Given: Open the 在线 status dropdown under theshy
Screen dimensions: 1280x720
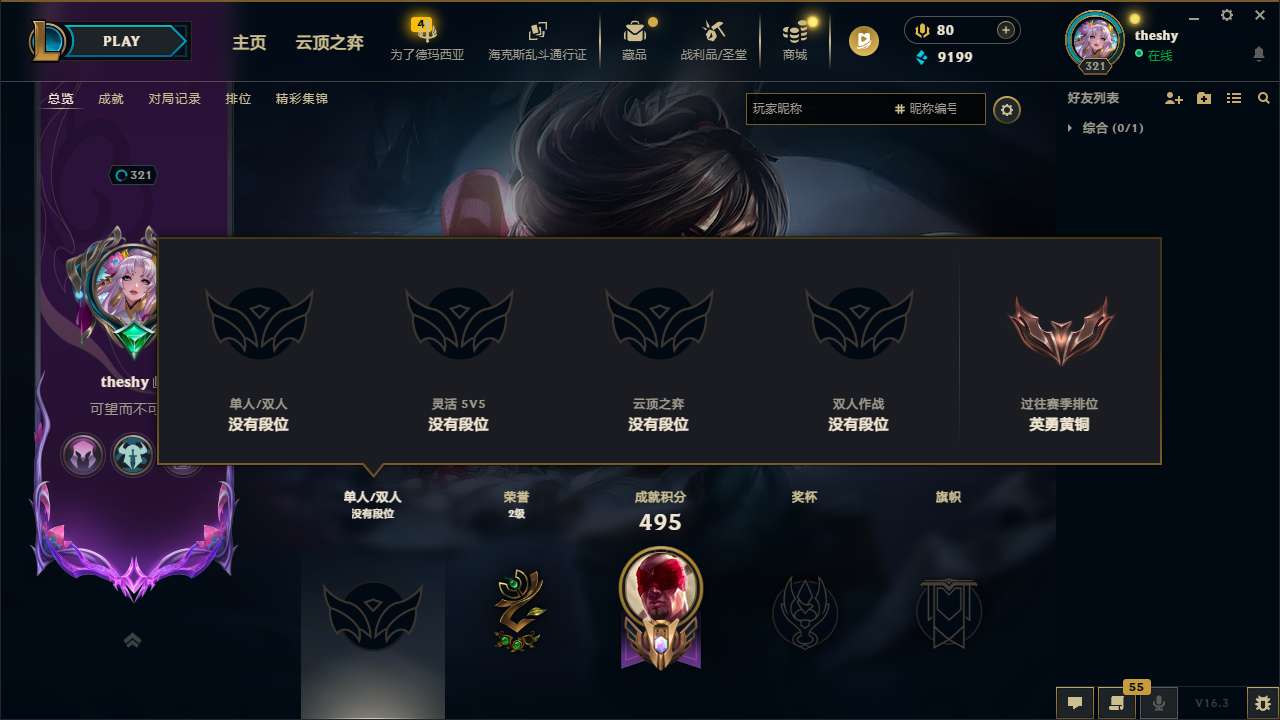Looking at the screenshot, I should pyautogui.click(x=1160, y=54).
